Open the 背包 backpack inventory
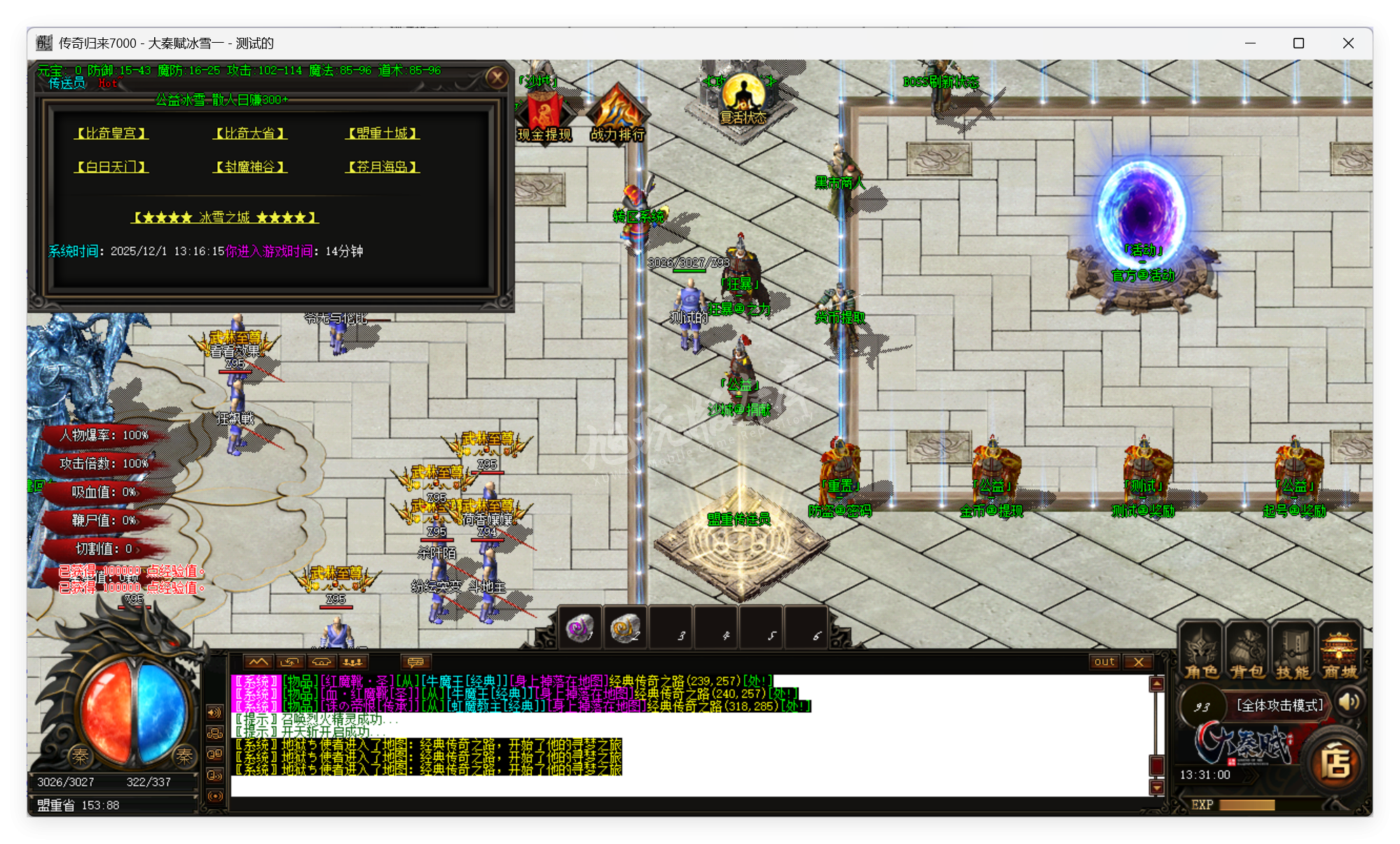The width and height of the screenshot is (1400, 844). pyautogui.click(x=1247, y=653)
